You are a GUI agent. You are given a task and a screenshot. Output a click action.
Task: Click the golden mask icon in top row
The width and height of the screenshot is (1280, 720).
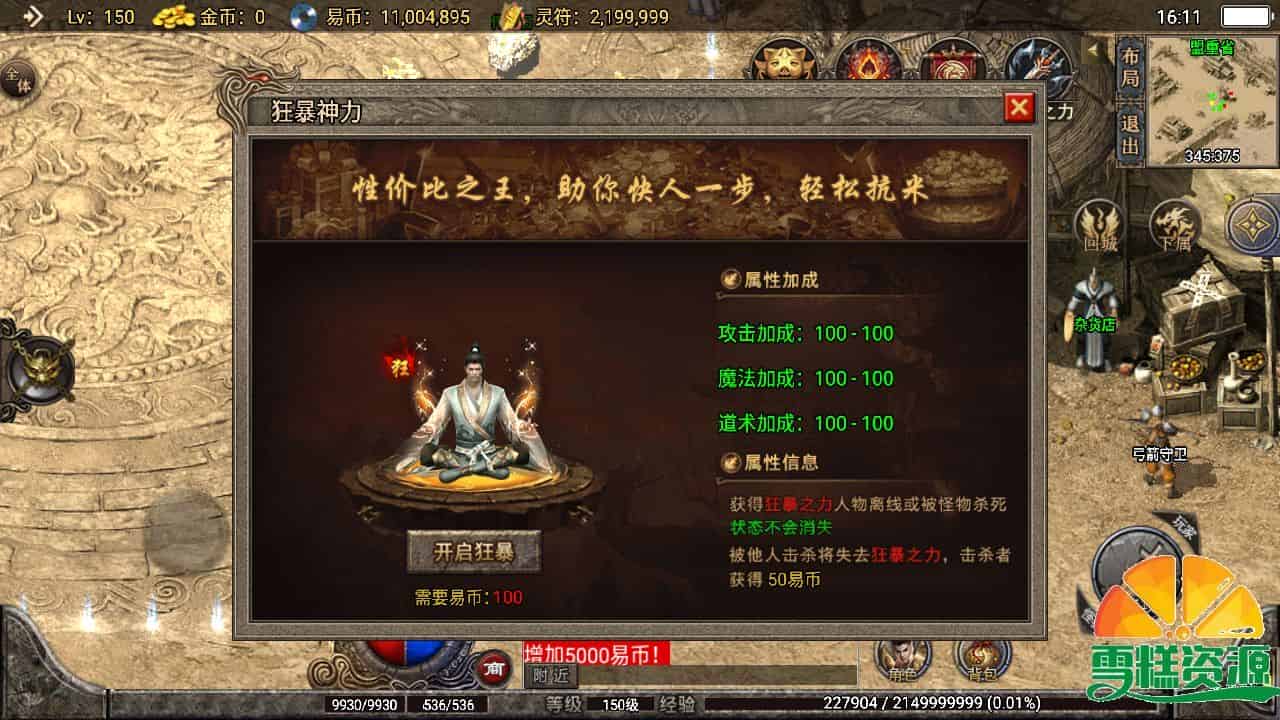(x=786, y=62)
